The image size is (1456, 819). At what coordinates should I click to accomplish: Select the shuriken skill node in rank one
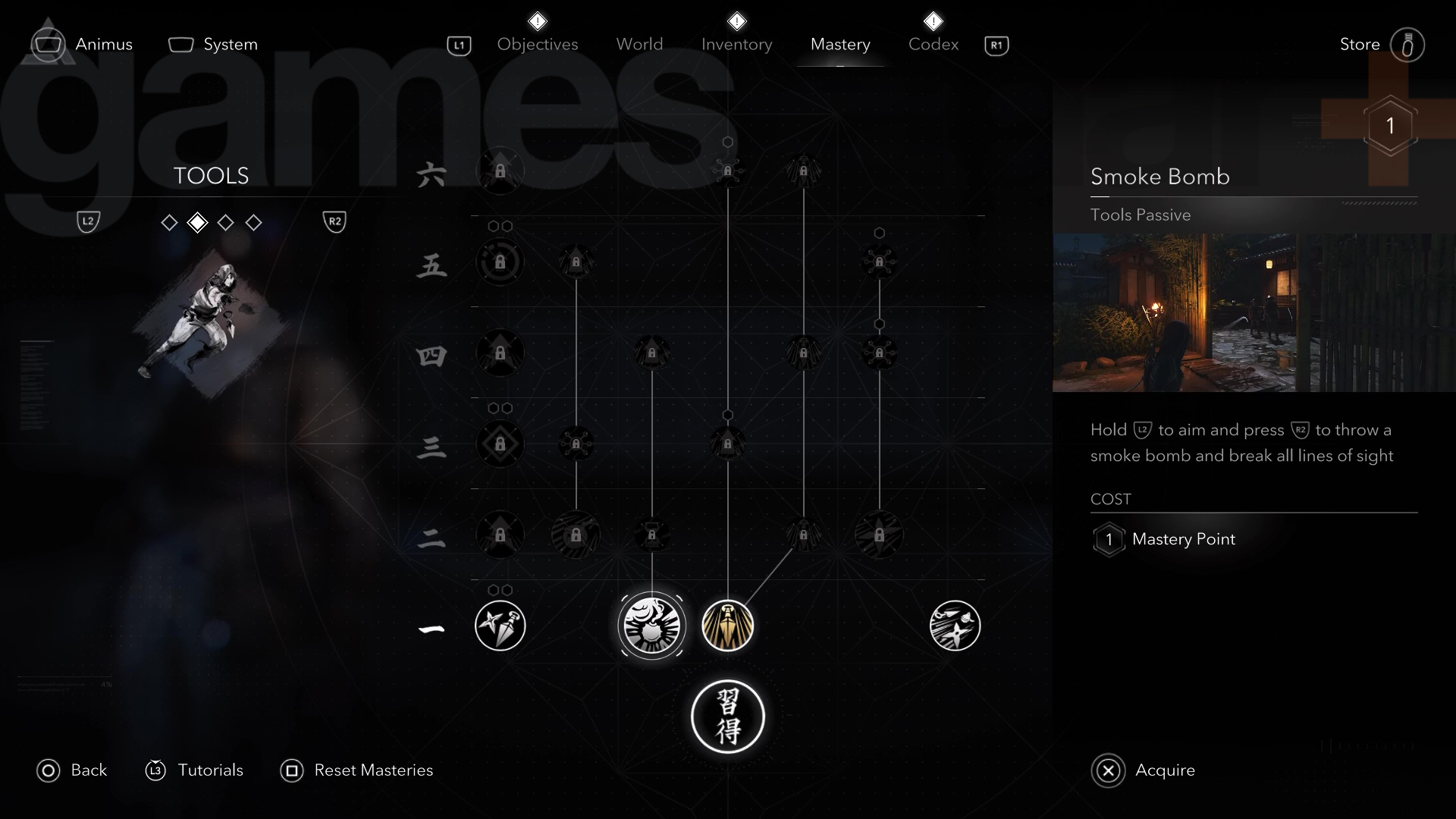click(x=955, y=626)
